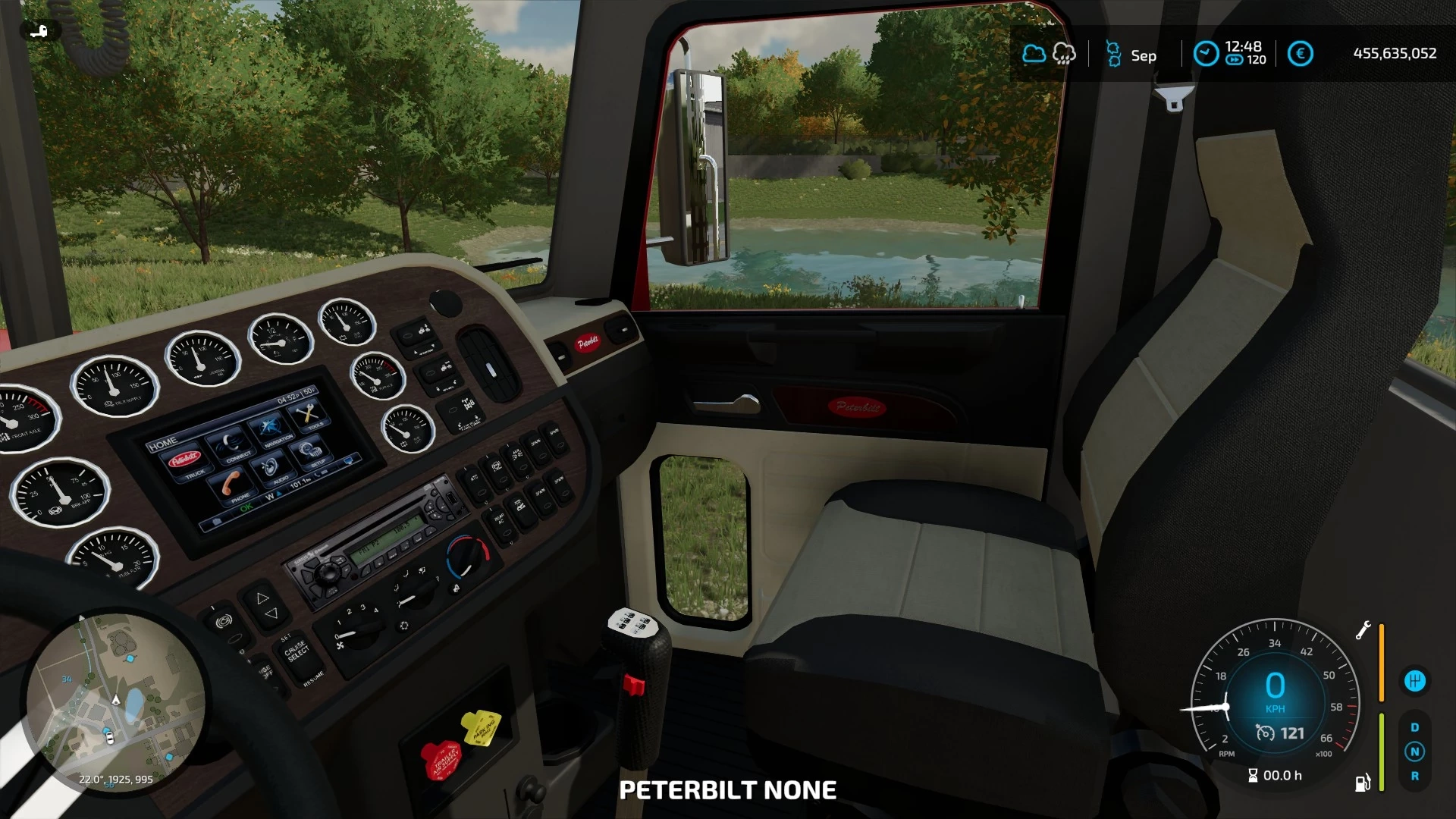The width and height of the screenshot is (1456, 819).
Task: Click the blue gearbox shifter icon
Action: (x=1414, y=681)
